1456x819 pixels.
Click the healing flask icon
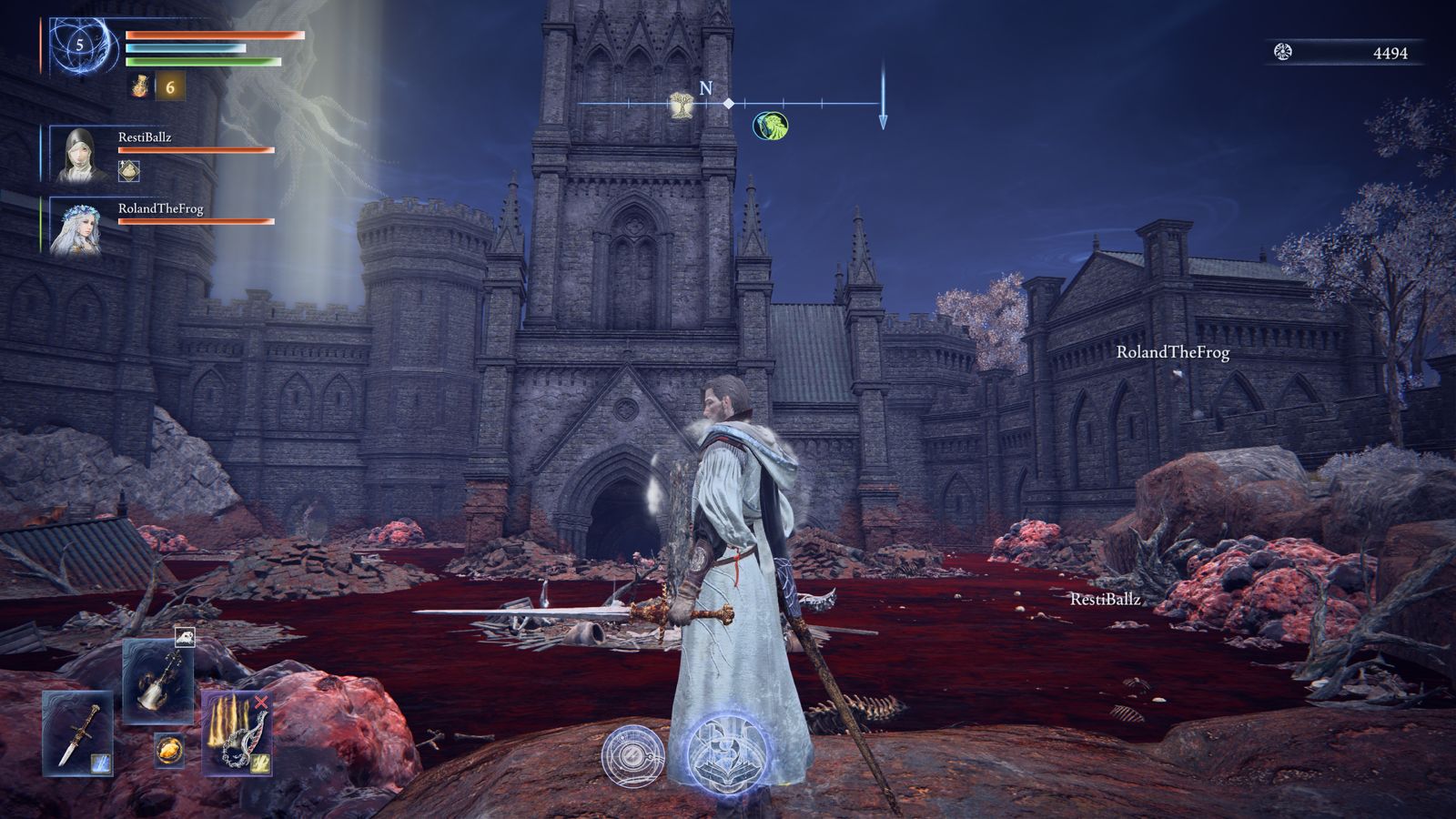coord(140,86)
